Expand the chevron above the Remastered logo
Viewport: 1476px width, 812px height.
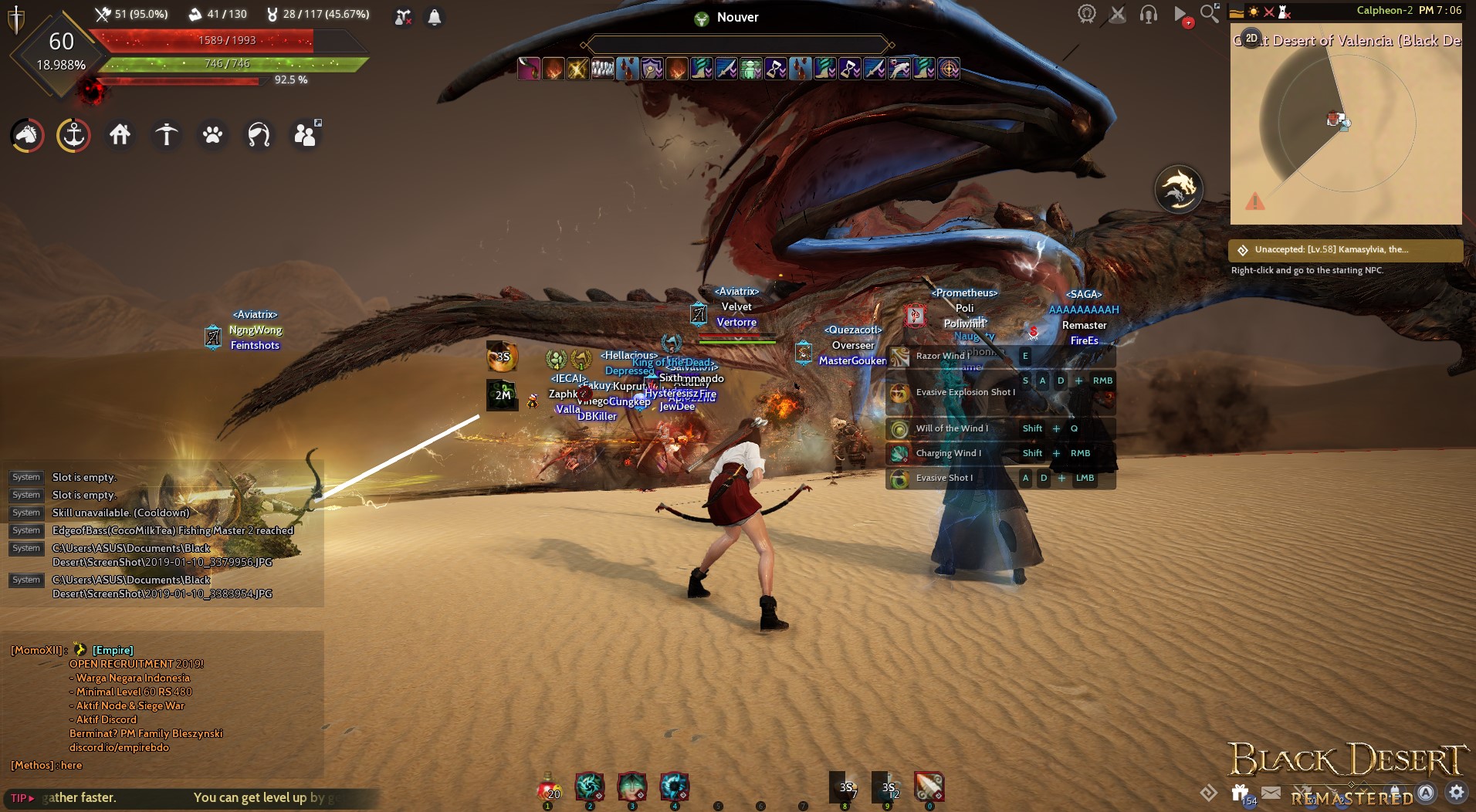(1364, 790)
